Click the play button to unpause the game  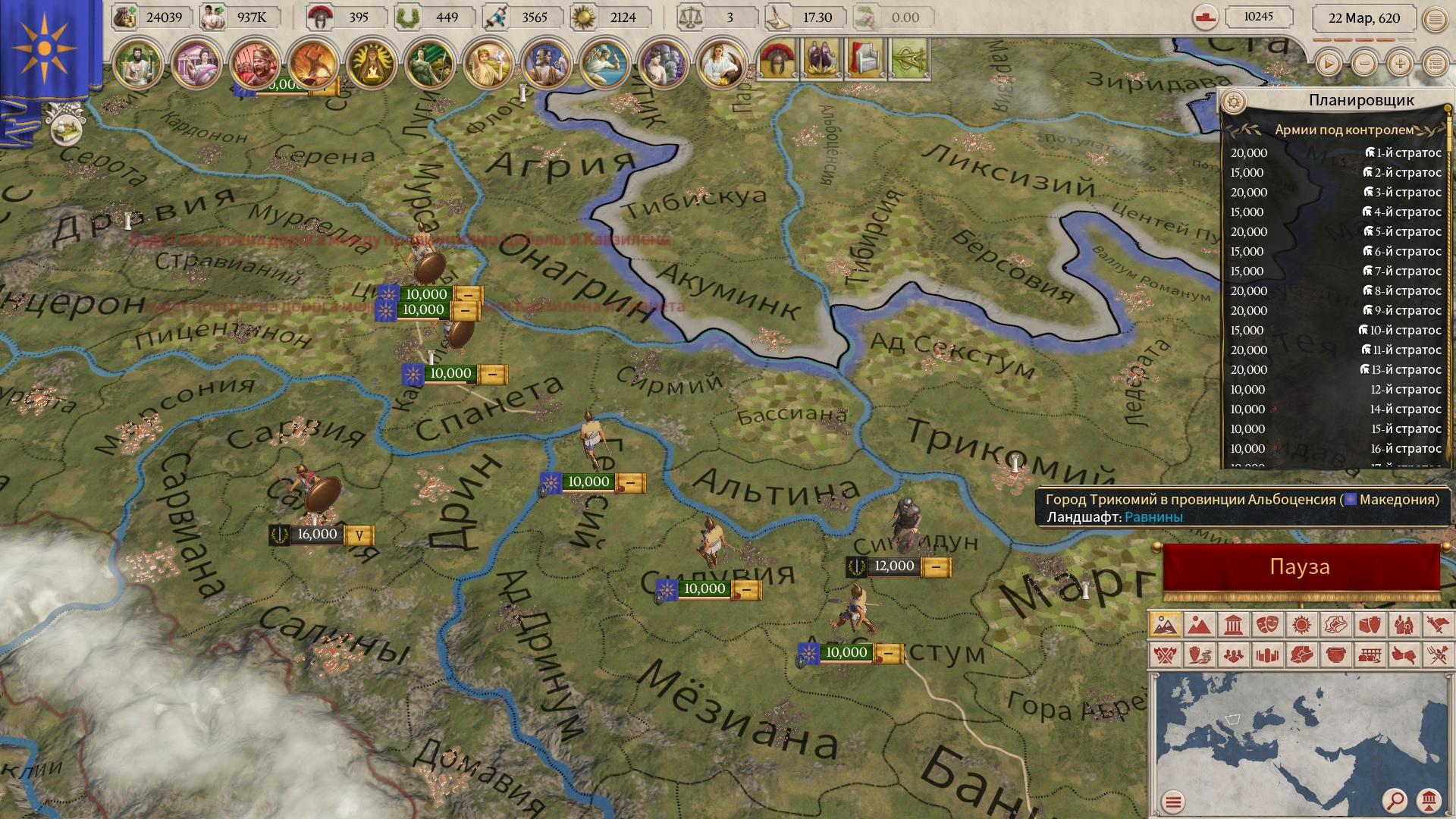pyautogui.click(x=1328, y=64)
